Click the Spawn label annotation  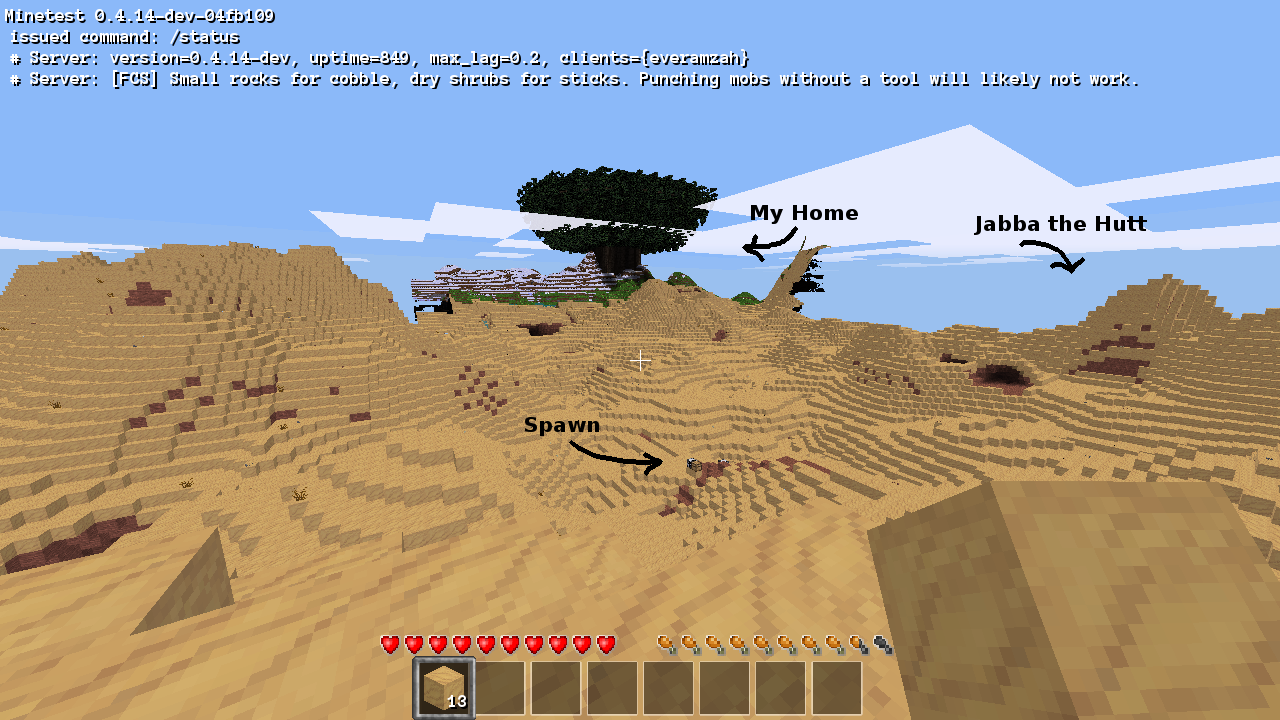pyautogui.click(x=562, y=424)
